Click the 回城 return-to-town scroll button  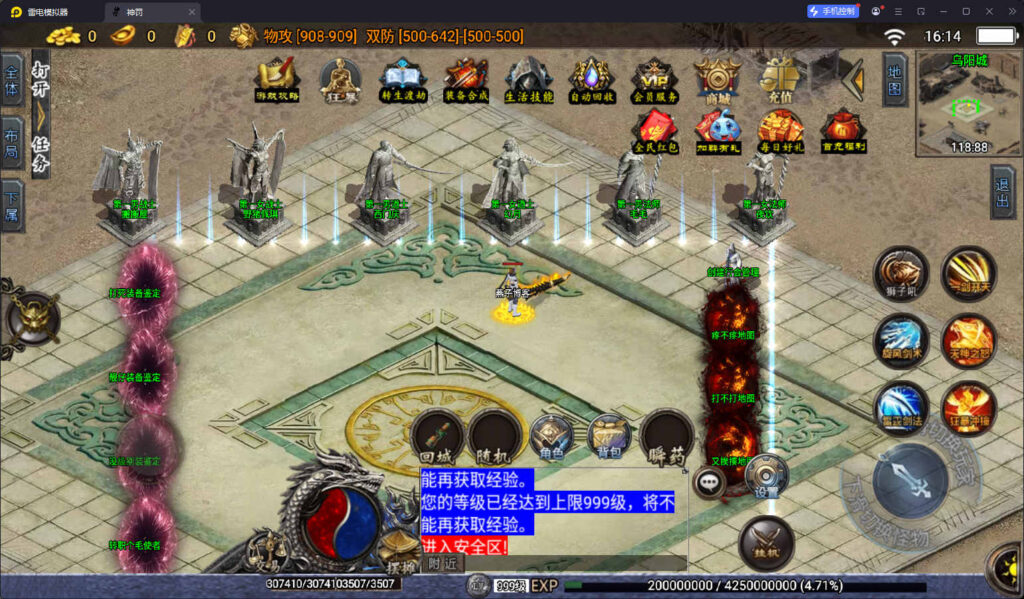coord(438,435)
